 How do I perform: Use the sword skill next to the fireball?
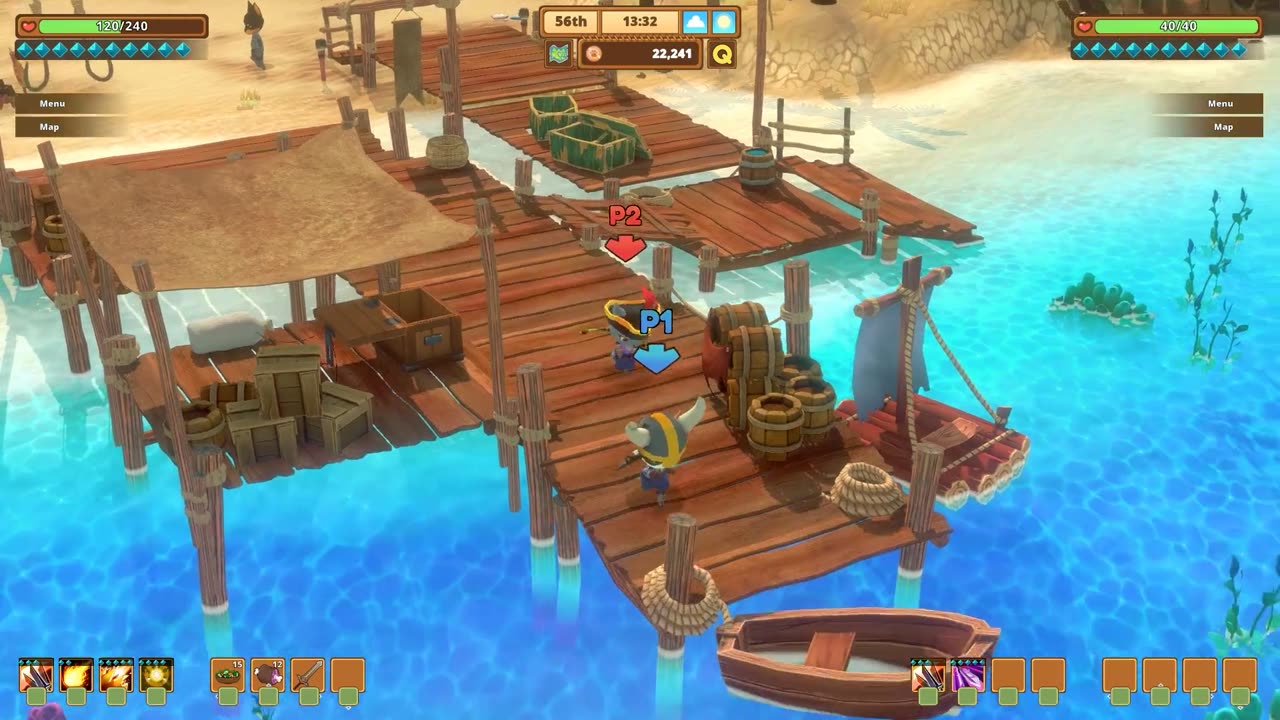[x=36, y=676]
